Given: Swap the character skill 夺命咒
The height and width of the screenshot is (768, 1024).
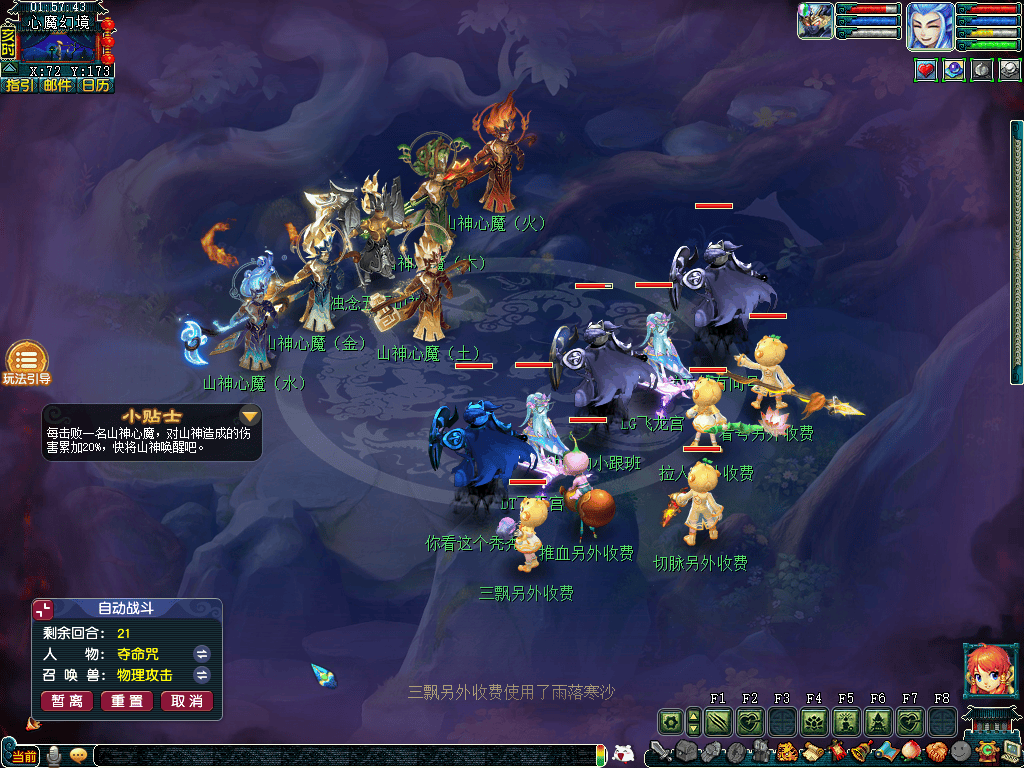Looking at the screenshot, I should click(x=202, y=653).
